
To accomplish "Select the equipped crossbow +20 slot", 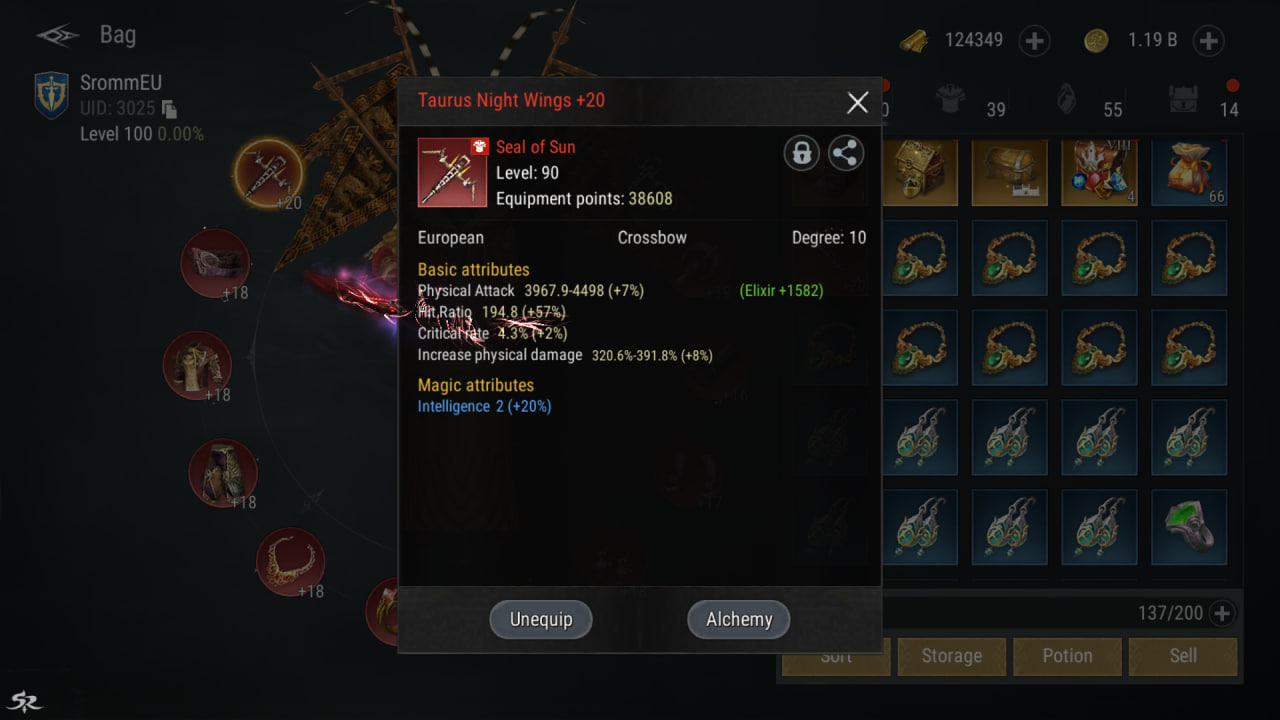I will [268, 173].
